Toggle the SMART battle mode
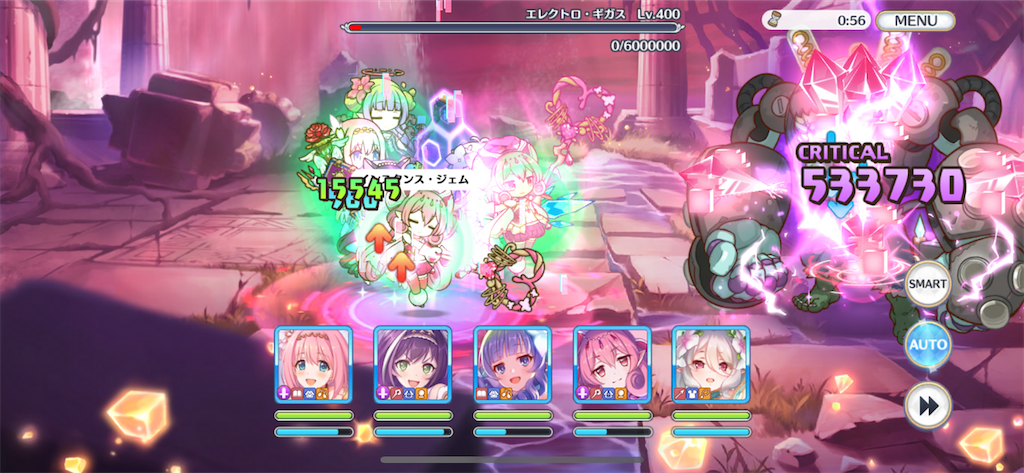 [x=927, y=285]
